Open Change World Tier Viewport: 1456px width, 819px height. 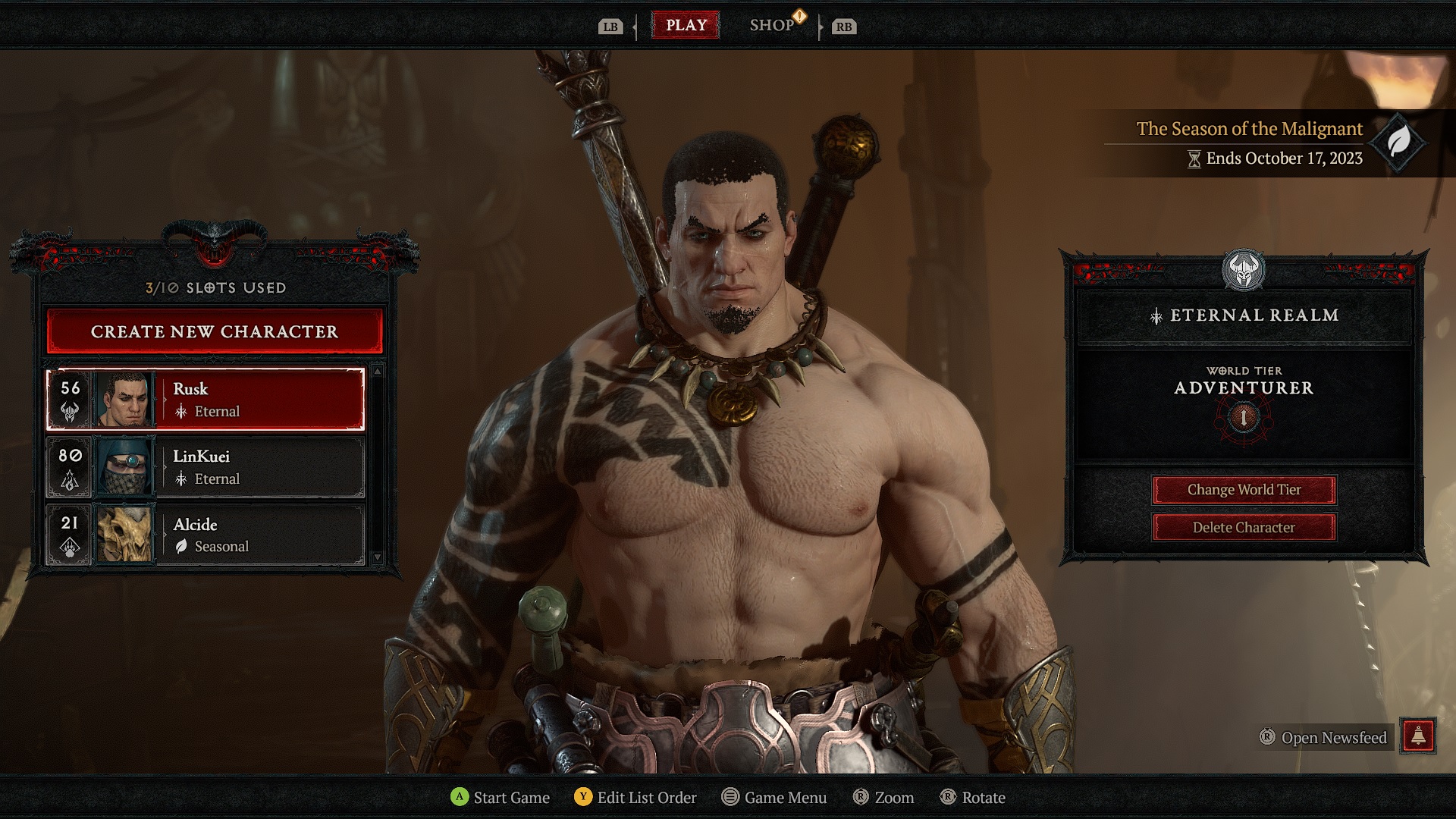[x=1244, y=490]
